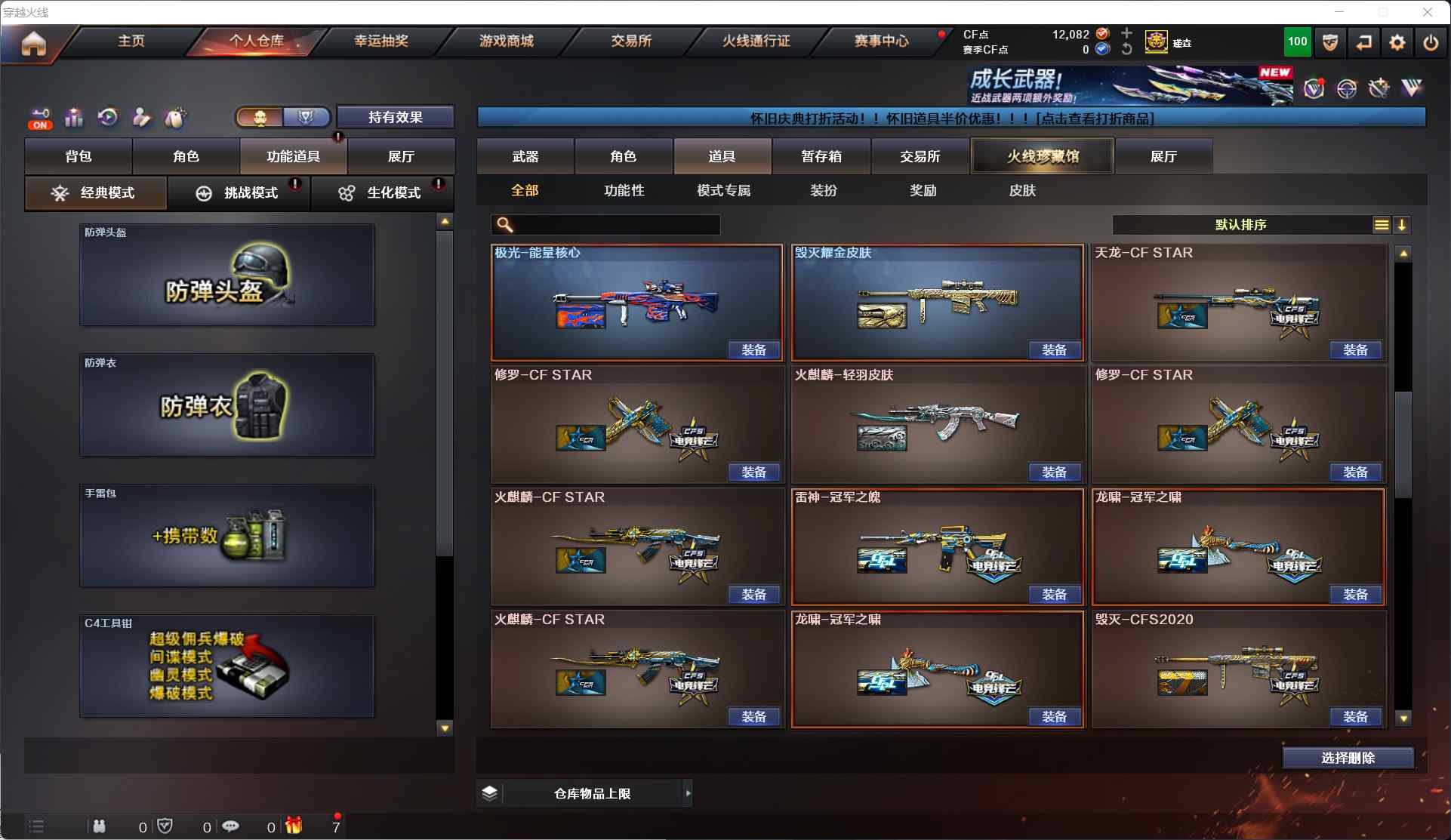Viewport: 1451px width, 840px height.
Task: Open the gear settings button
Action: [1397, 43]
